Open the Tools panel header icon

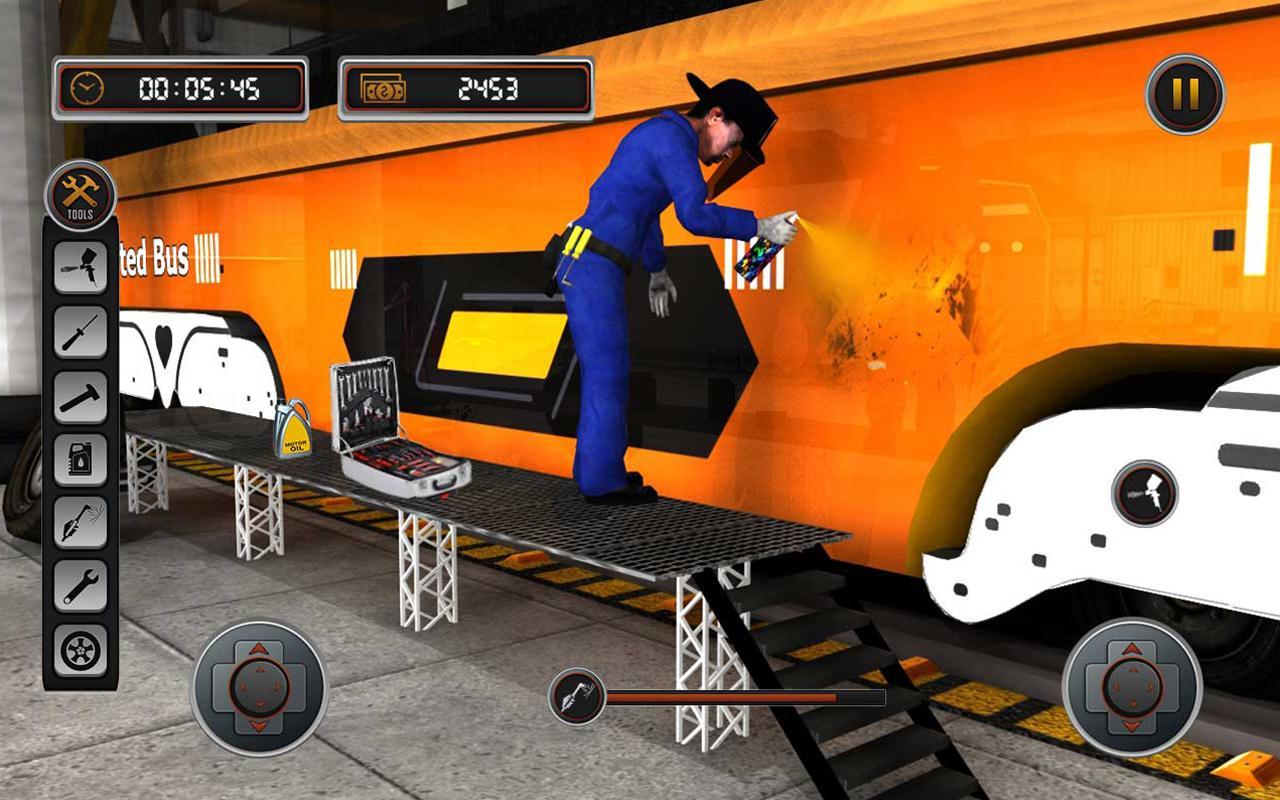[82, 195]
